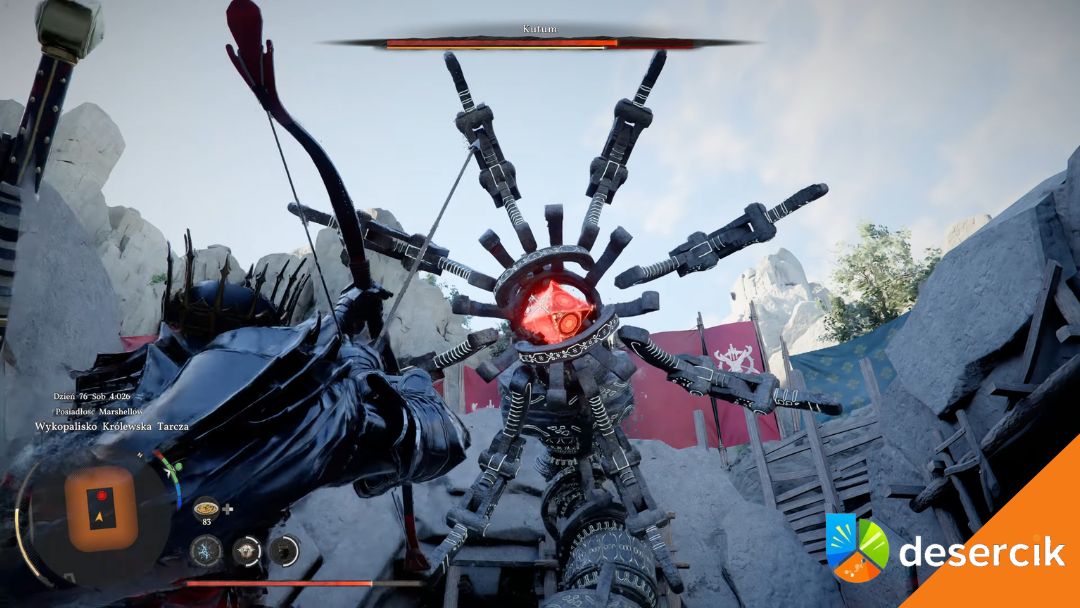The width and height of the screenshot is (1080, 608).
Task: Click the desercik channel logo
Action: coord(857,549)
